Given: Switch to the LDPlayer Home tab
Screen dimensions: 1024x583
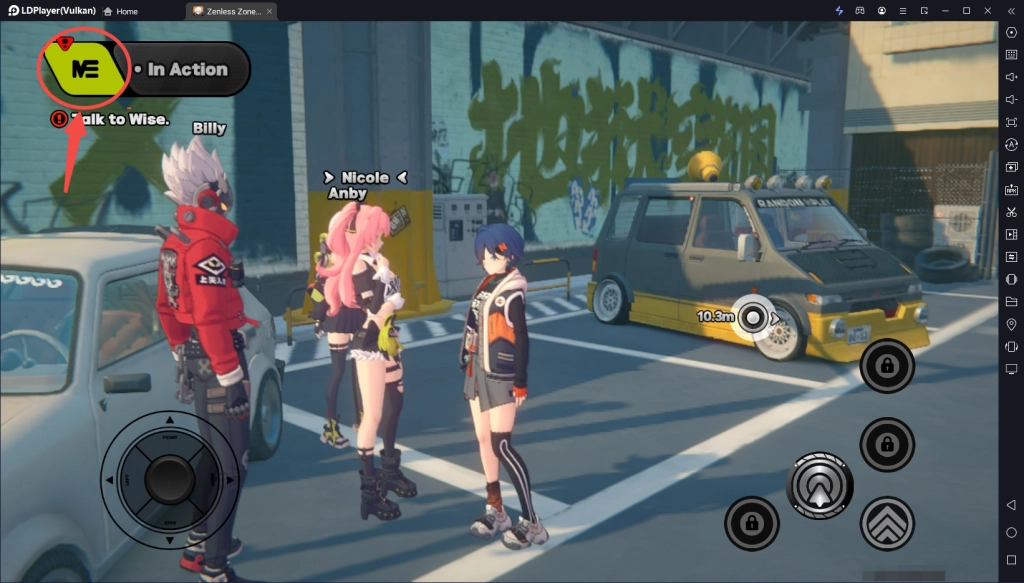Looking at the screenshot, I should (x=120, y=11).
